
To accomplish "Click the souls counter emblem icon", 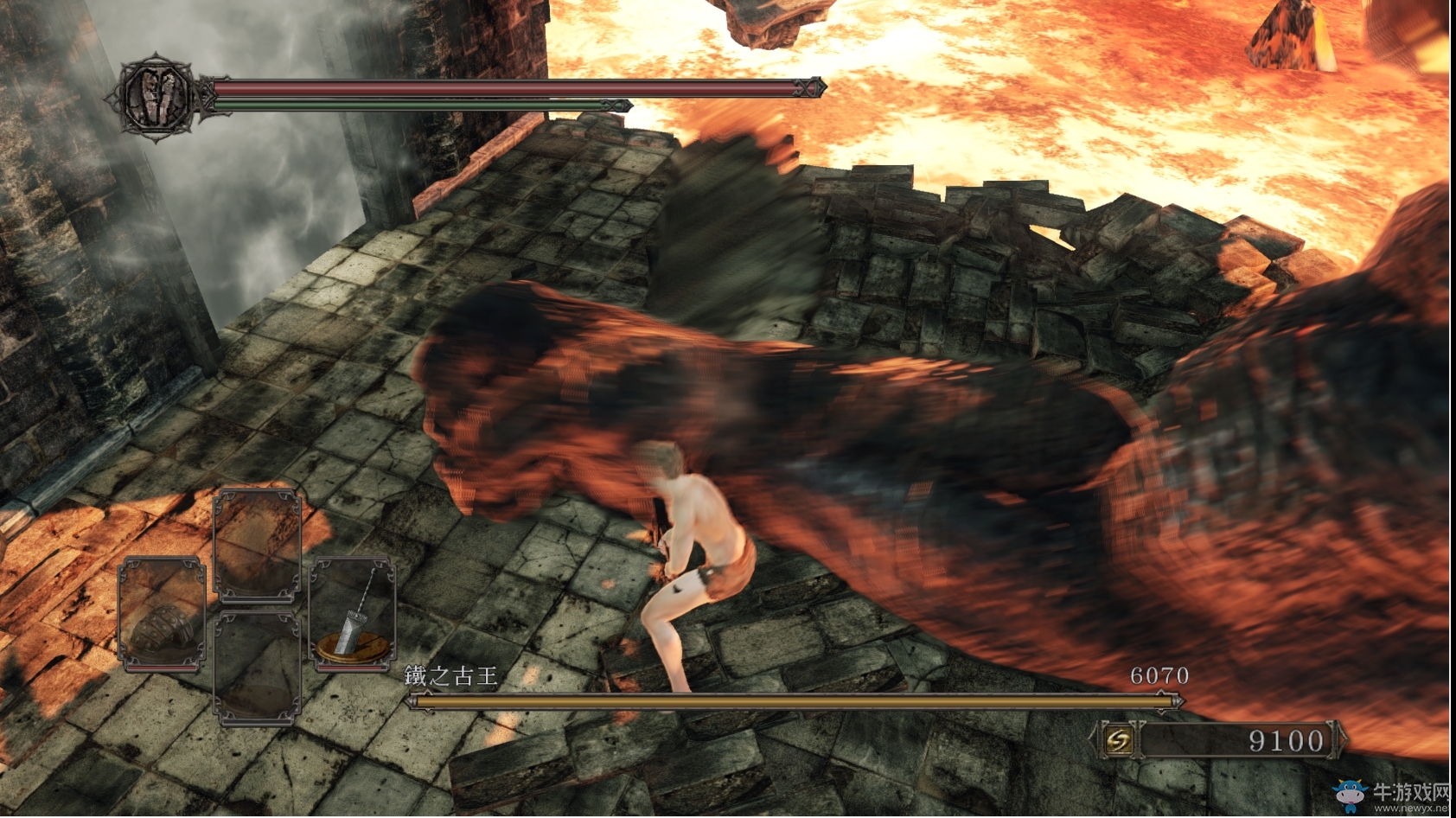I will 1119,740.
